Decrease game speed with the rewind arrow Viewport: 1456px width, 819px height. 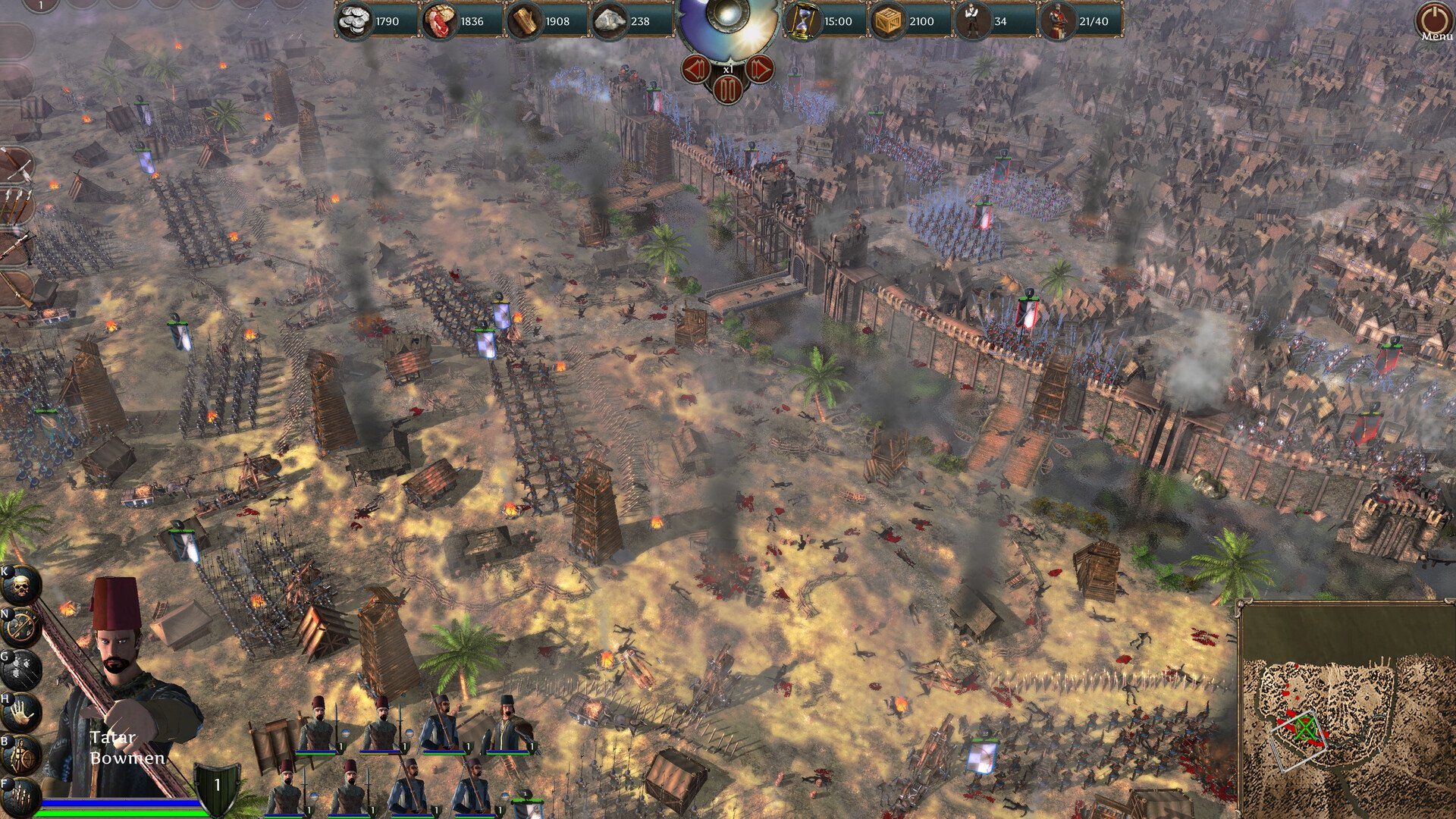696,70
